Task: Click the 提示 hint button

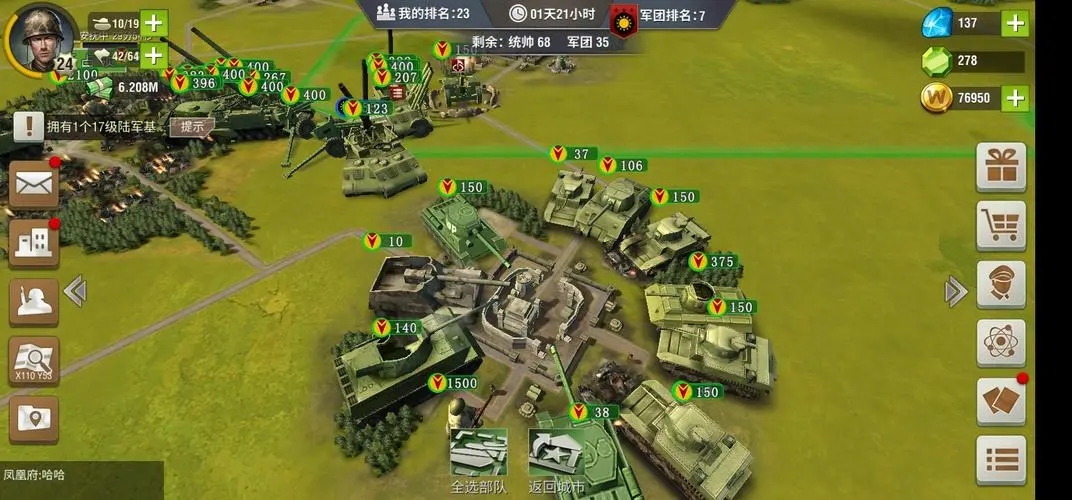Action: [x=192, y=126]
